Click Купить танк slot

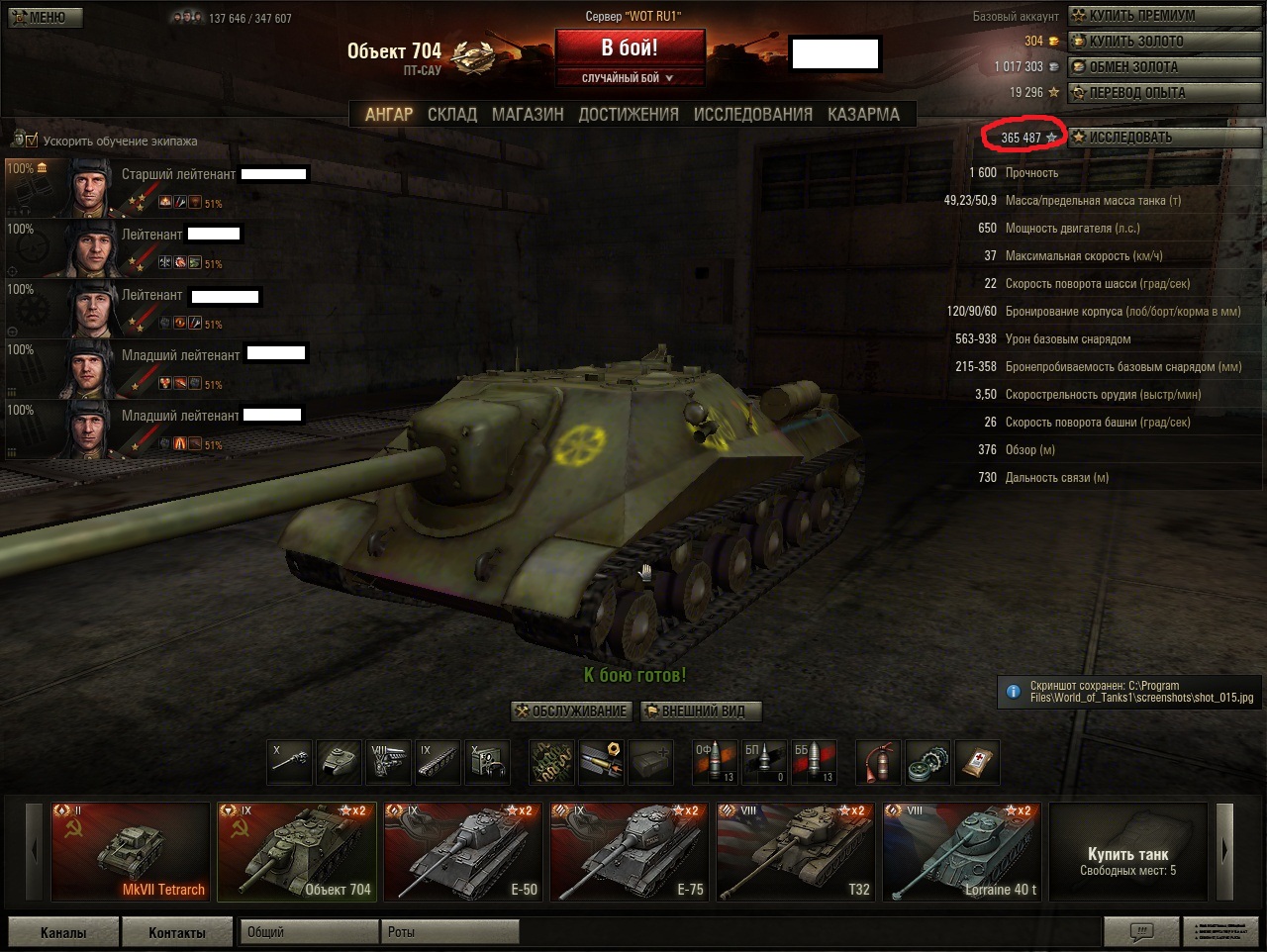pos(1127,852)
